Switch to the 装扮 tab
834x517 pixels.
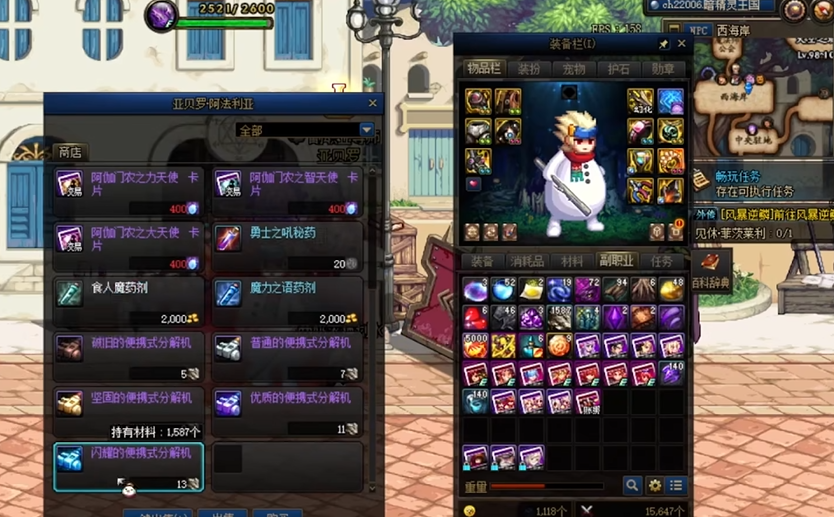coord(529,69)
